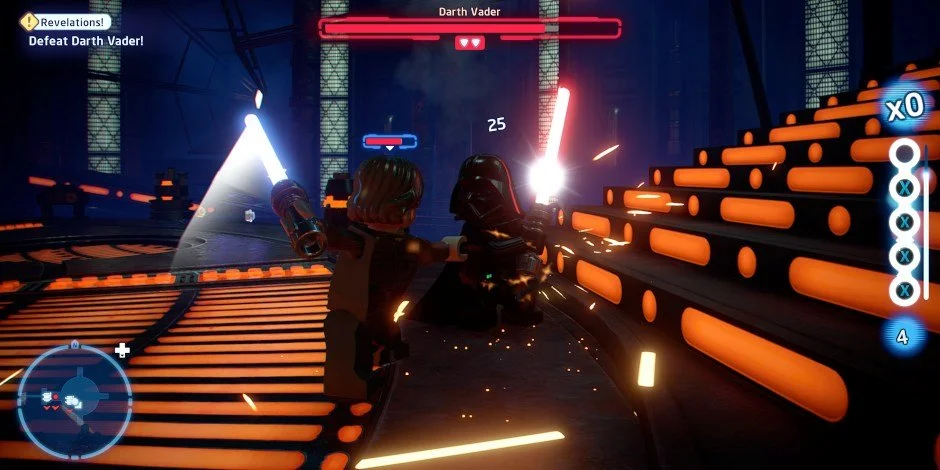Click the blue orb showing number 4

(x=903, y=337)
